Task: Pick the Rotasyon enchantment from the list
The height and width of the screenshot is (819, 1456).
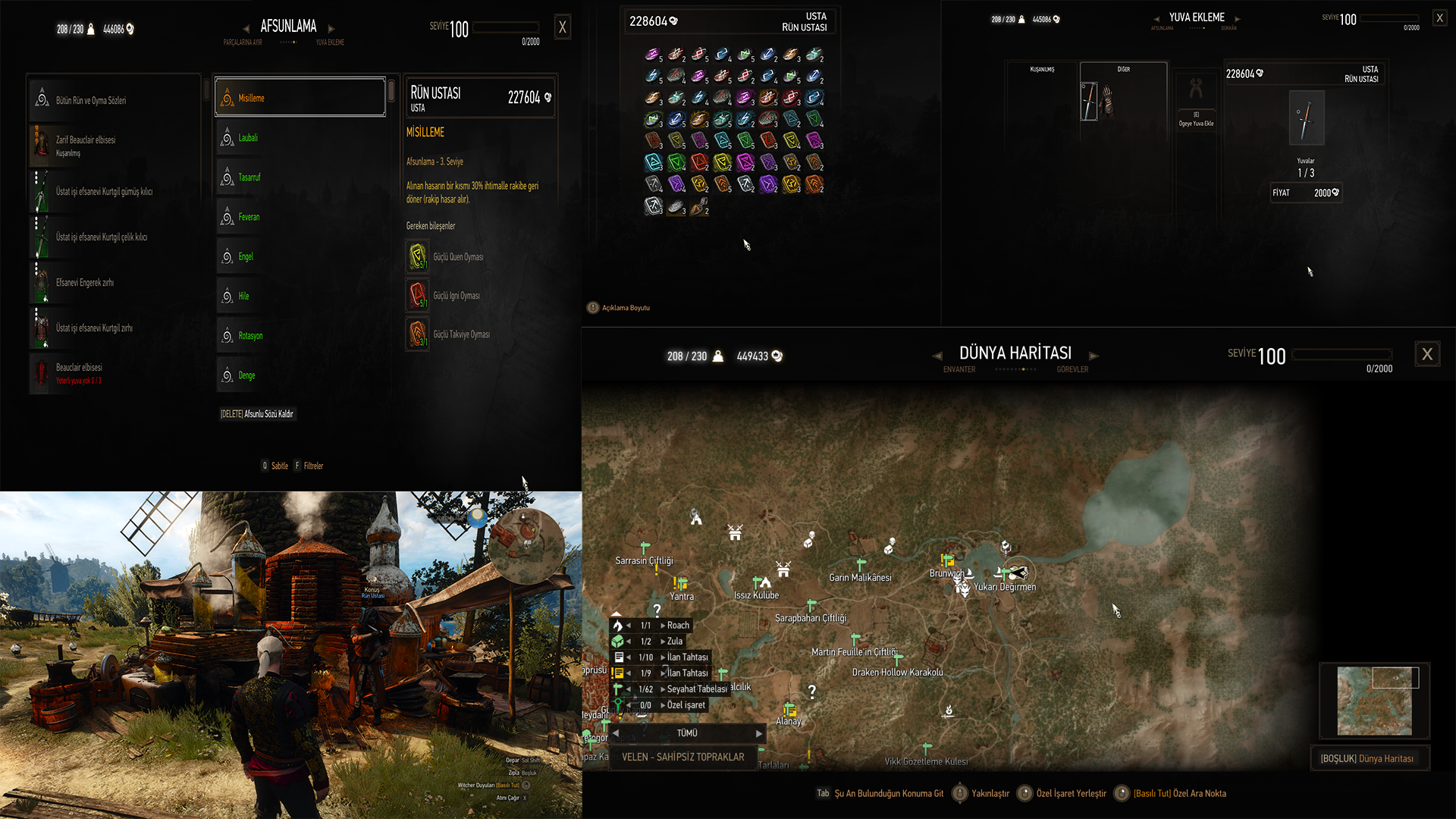Action: coord(300,336)
